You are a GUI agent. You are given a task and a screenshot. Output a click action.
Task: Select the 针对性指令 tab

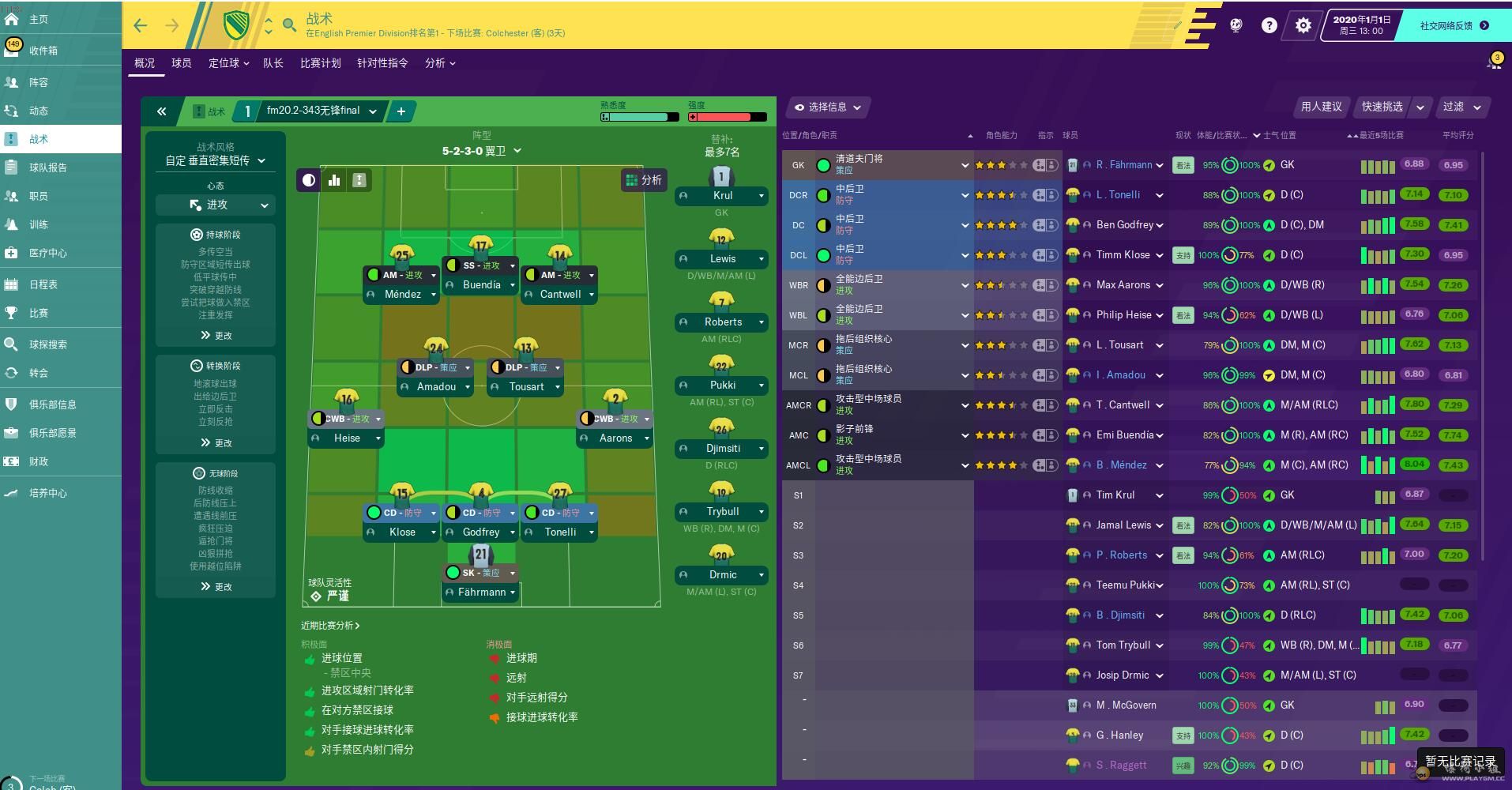pos(382,63)
